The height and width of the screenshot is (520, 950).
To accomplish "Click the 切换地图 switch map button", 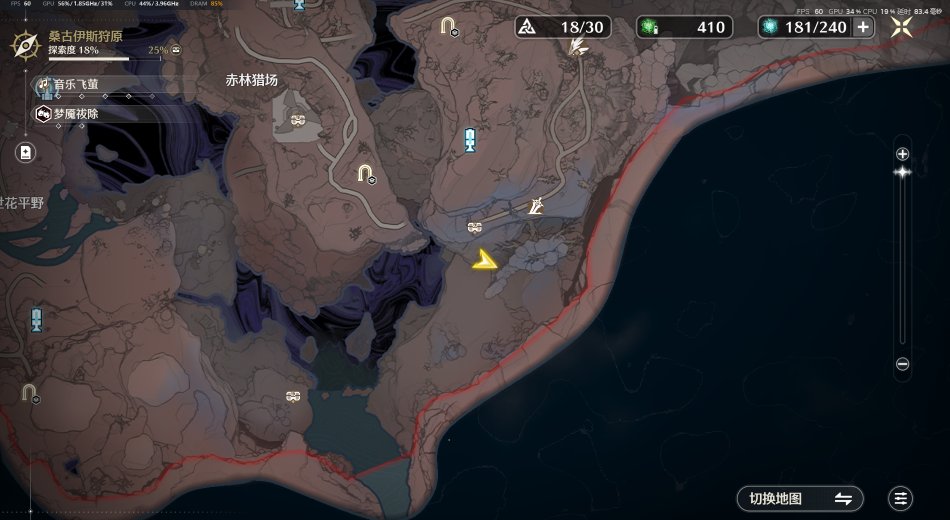I will (x=800, y=498).
